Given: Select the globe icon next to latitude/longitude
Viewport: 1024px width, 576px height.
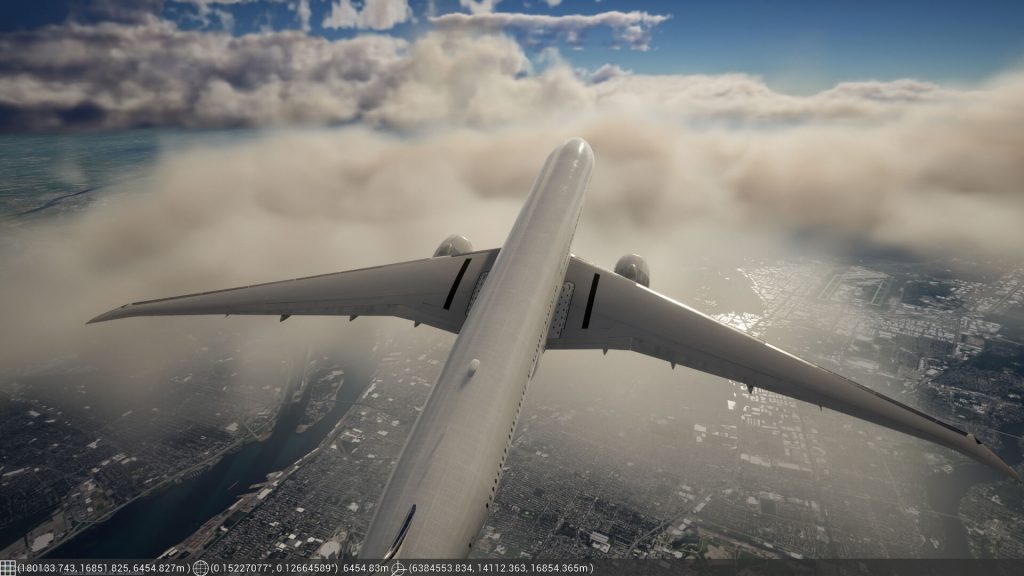Looking at the screenshot, I should coord(201,568).
